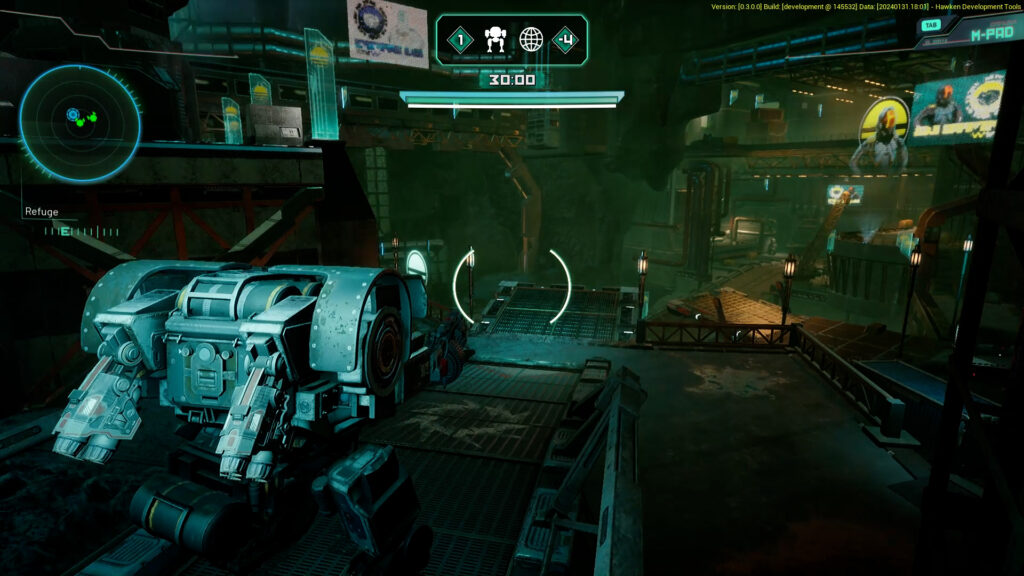This screenshot has height=576, width=1024.
Task: Click the globe icon in the score panel
Action: 531,40
